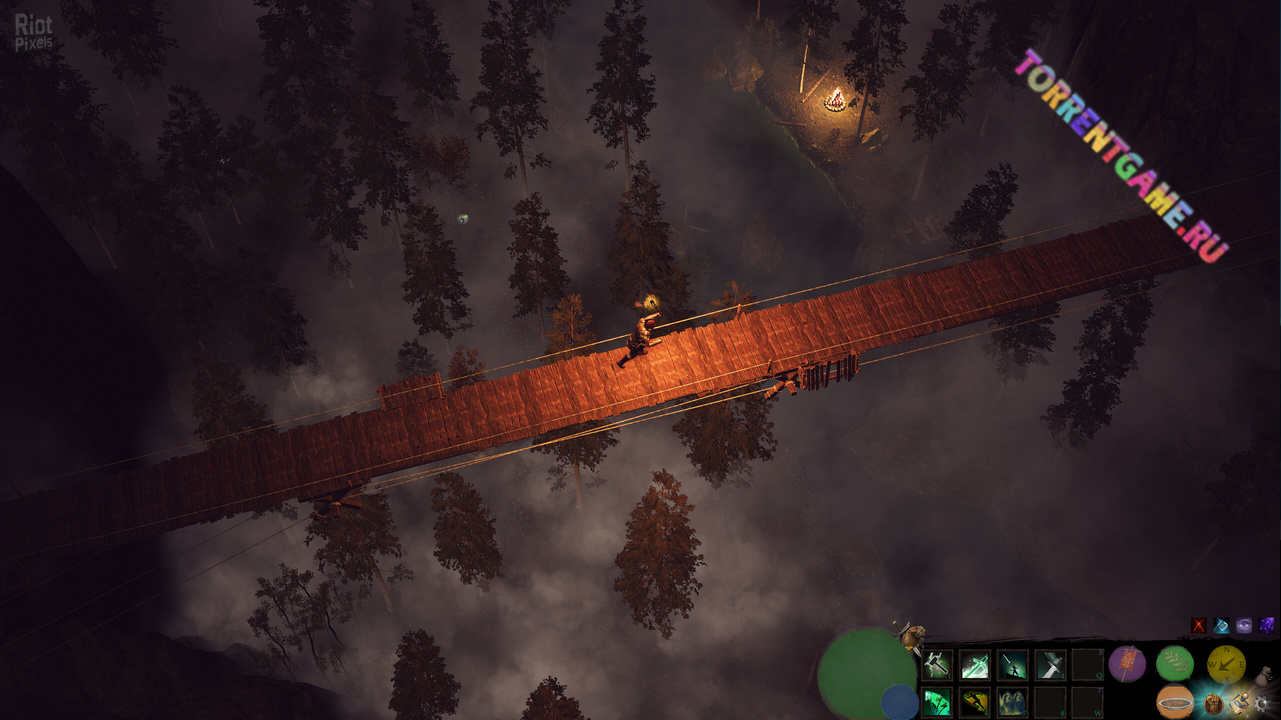1281x720 pixels.
Task: Toggle the purple eye icon
Action: click(1244, 626)
